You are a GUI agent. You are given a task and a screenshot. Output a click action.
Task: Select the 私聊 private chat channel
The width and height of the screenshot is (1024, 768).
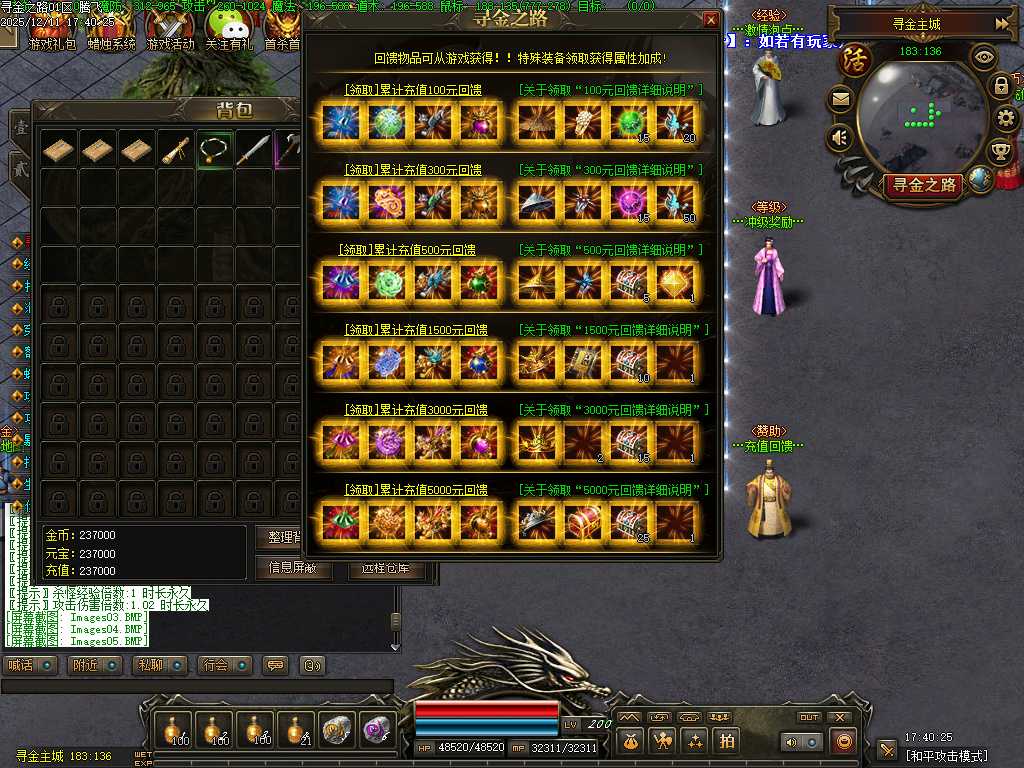[160, 665]
